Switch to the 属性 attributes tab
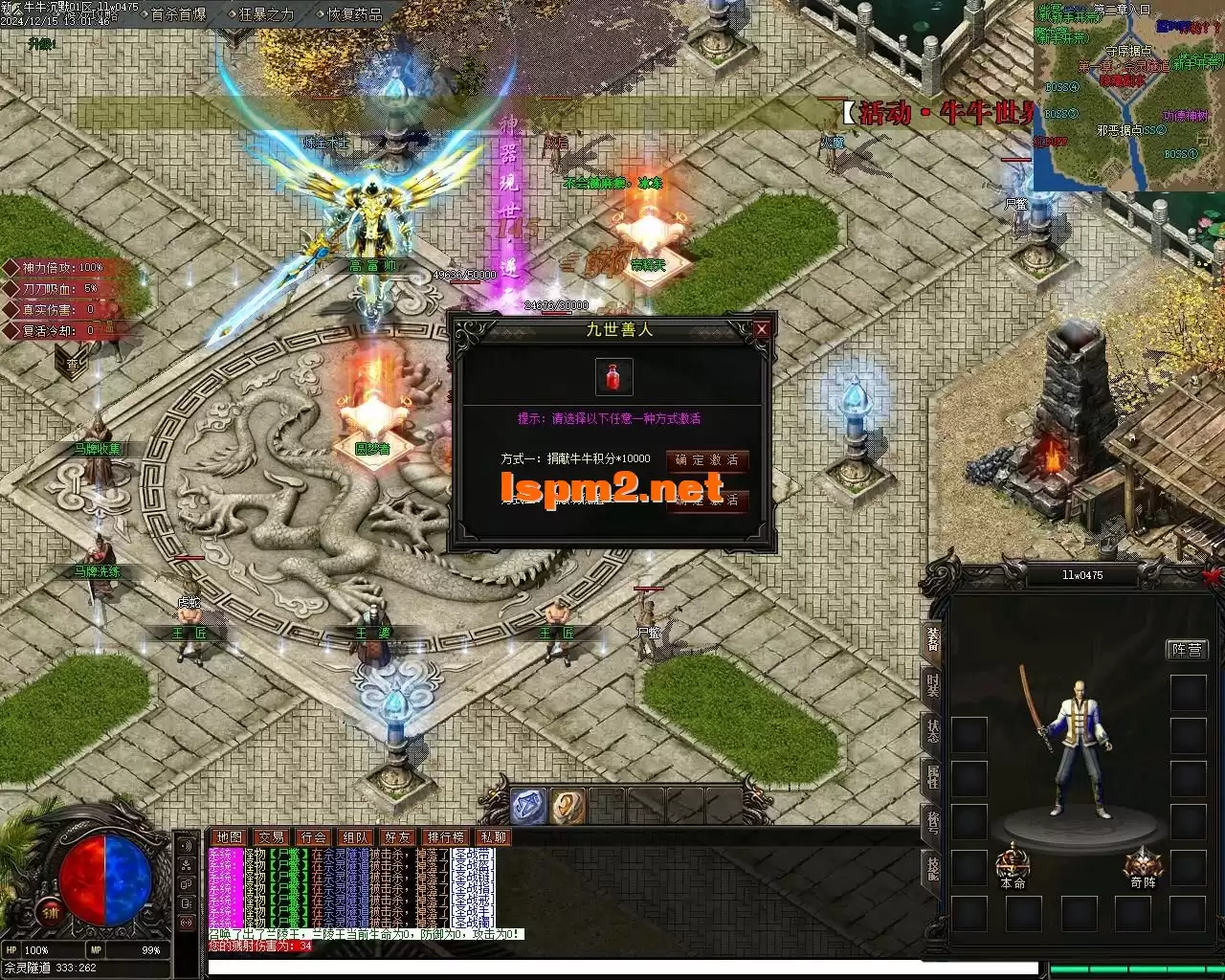This screenshot has height=980, width=1225. (x=932, y=776)
